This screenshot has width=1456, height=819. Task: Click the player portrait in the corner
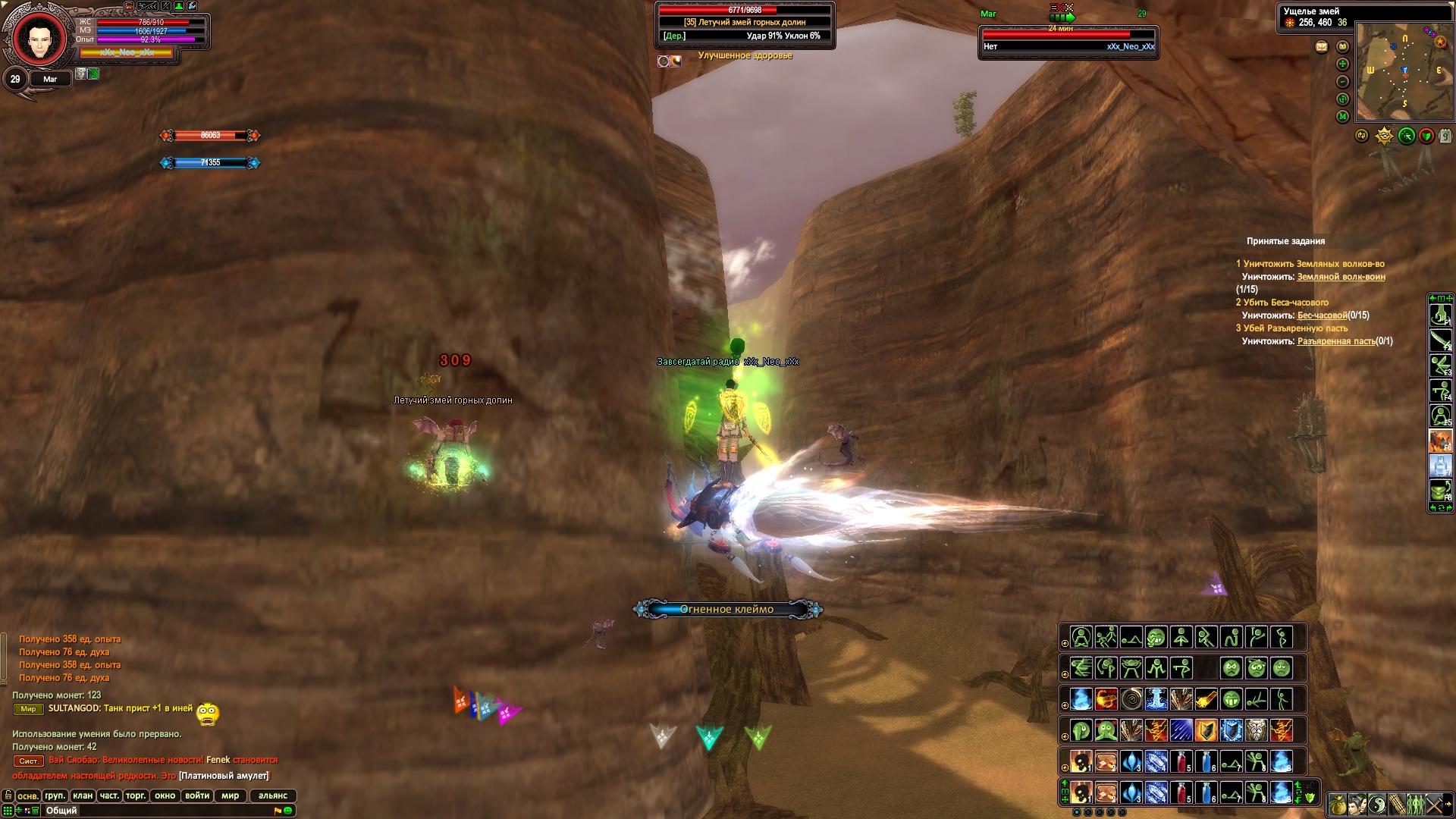pyautogui.click(x=39, y=38)
